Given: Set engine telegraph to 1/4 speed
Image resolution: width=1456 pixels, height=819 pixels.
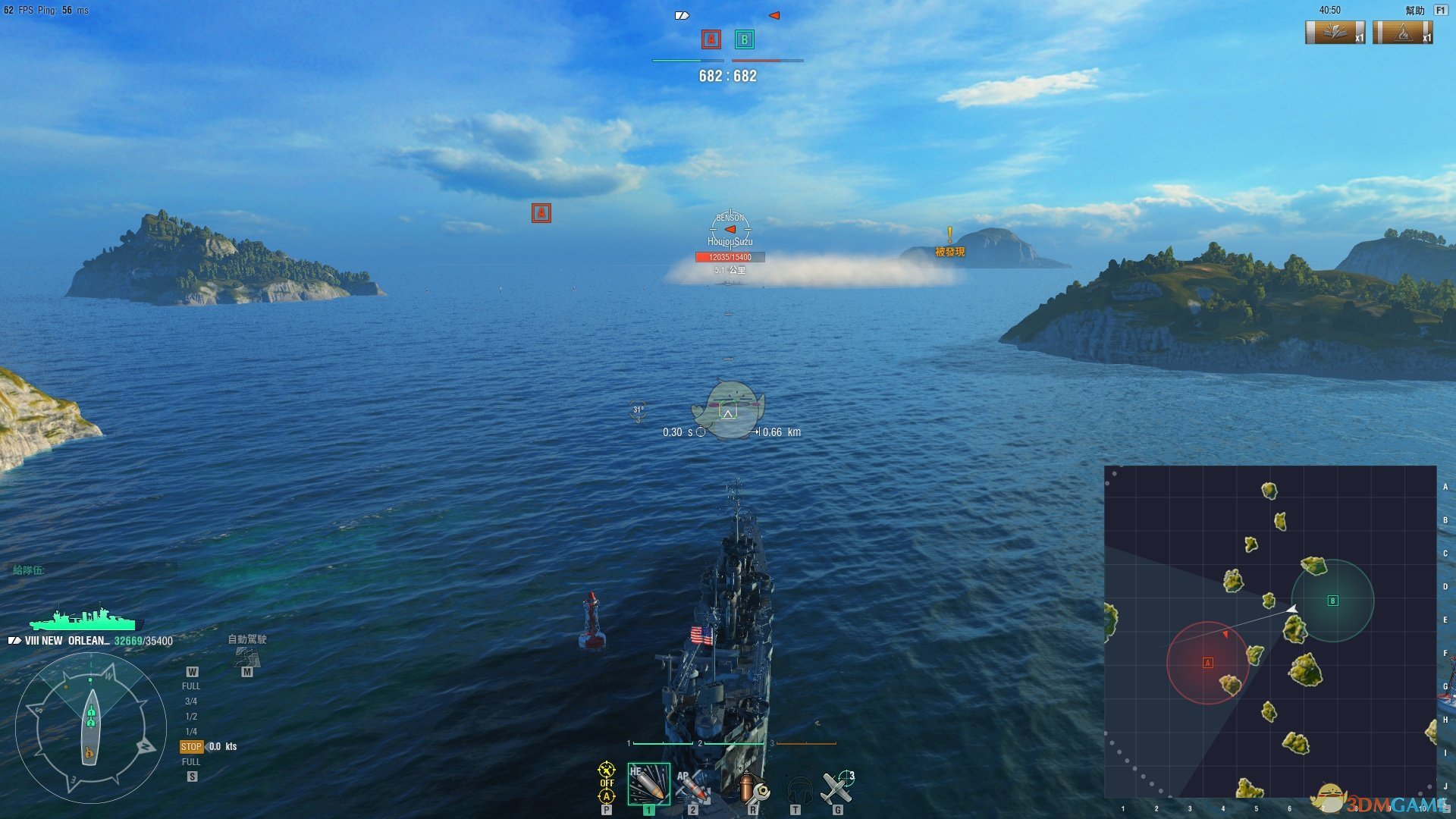Looking at the screenshot, I should (191, 732).
